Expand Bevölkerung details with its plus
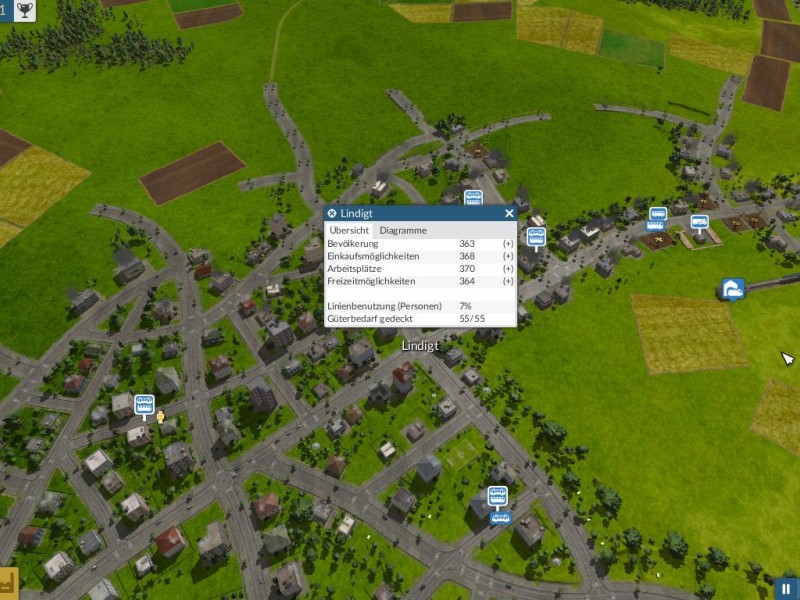The width and height of the screenshot is (800, 600). tap(508, 244)
